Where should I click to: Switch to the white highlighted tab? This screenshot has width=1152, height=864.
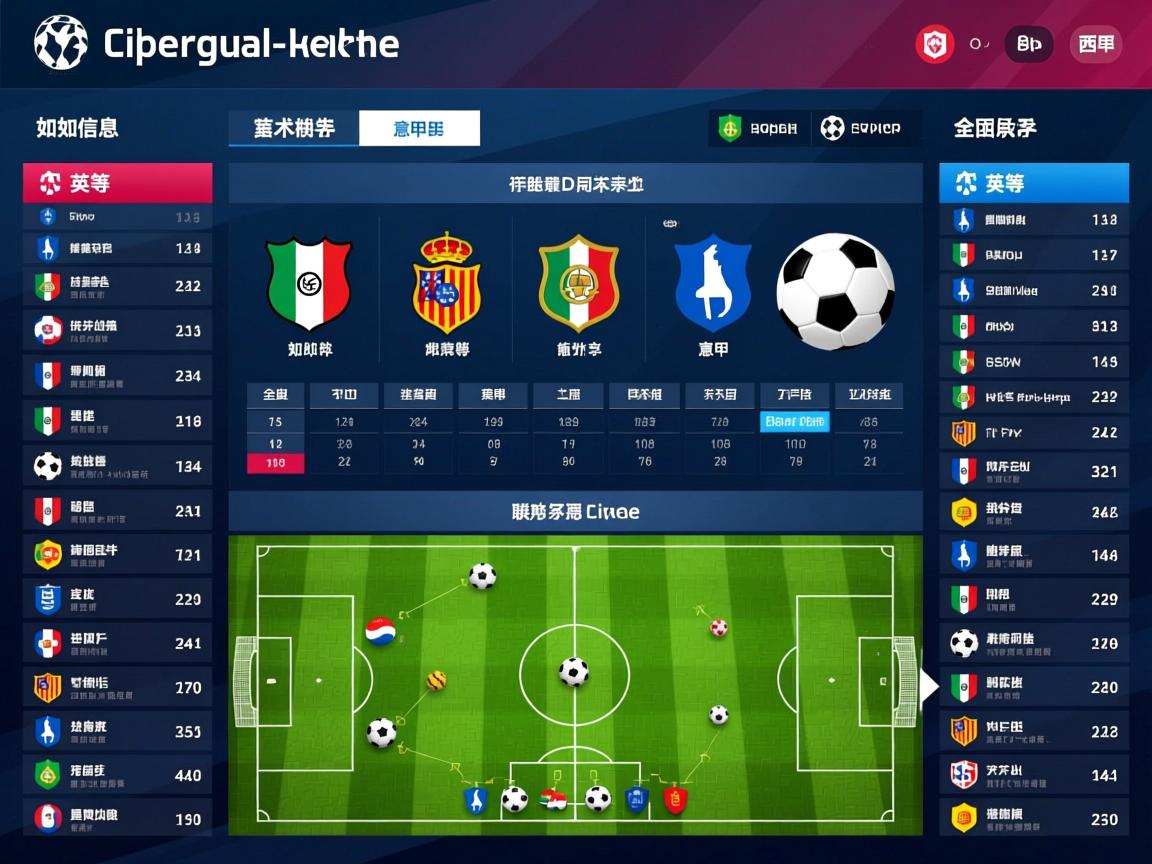(x=419, y=128)
